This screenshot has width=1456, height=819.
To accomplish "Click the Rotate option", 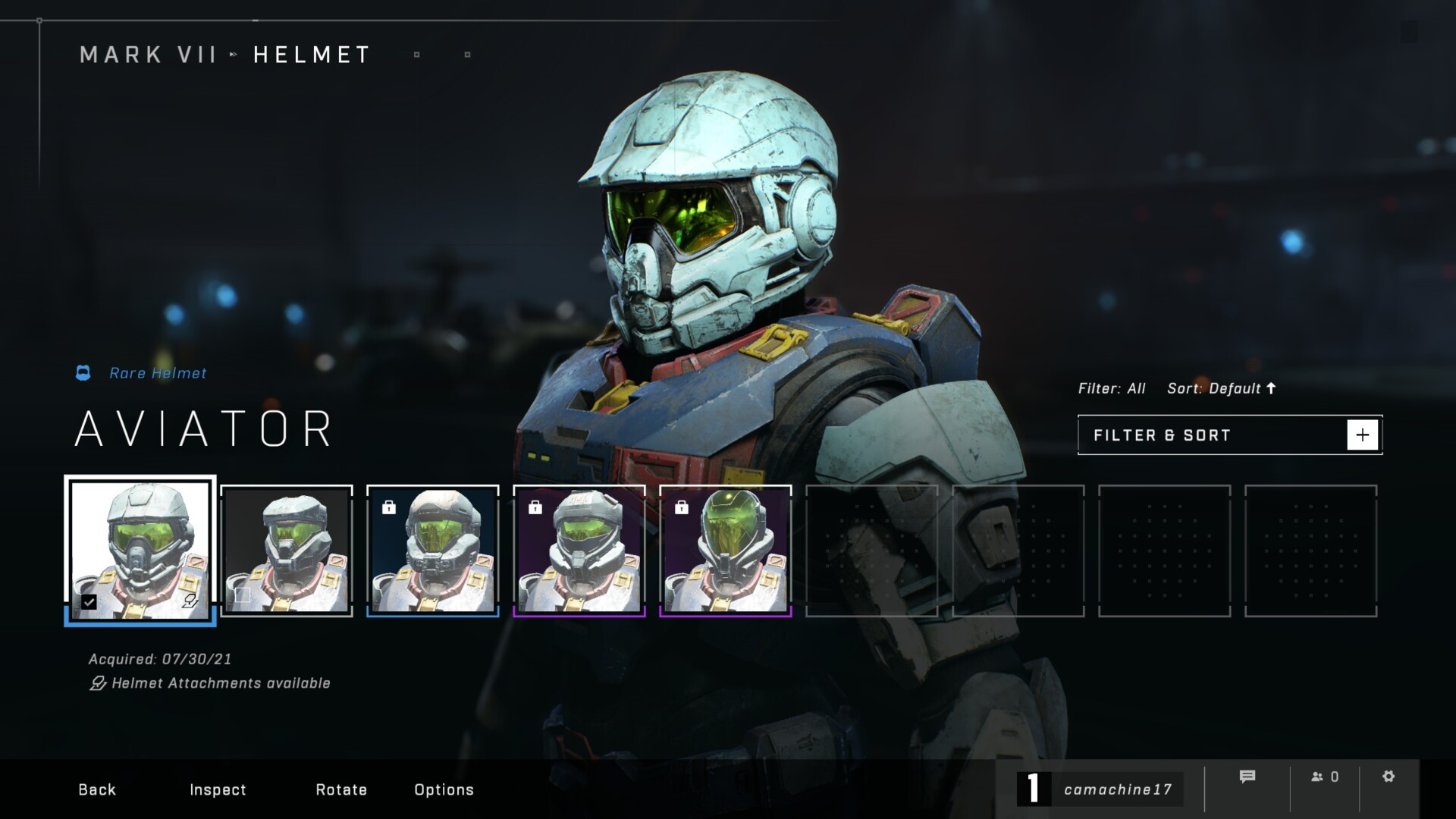I will pyautogui.click(x=341, y=789).
